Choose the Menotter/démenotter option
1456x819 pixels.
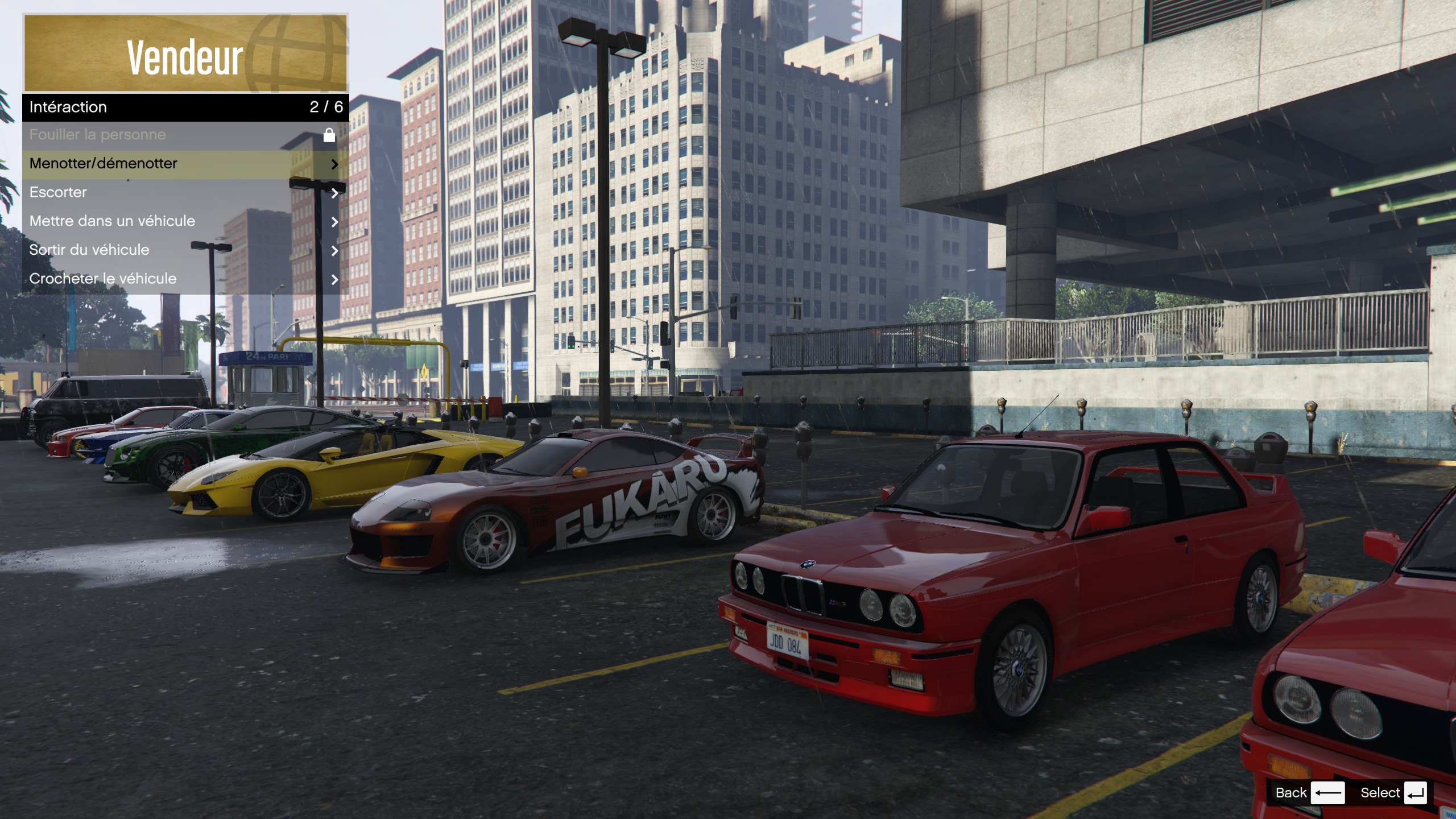tap(184, 164)
